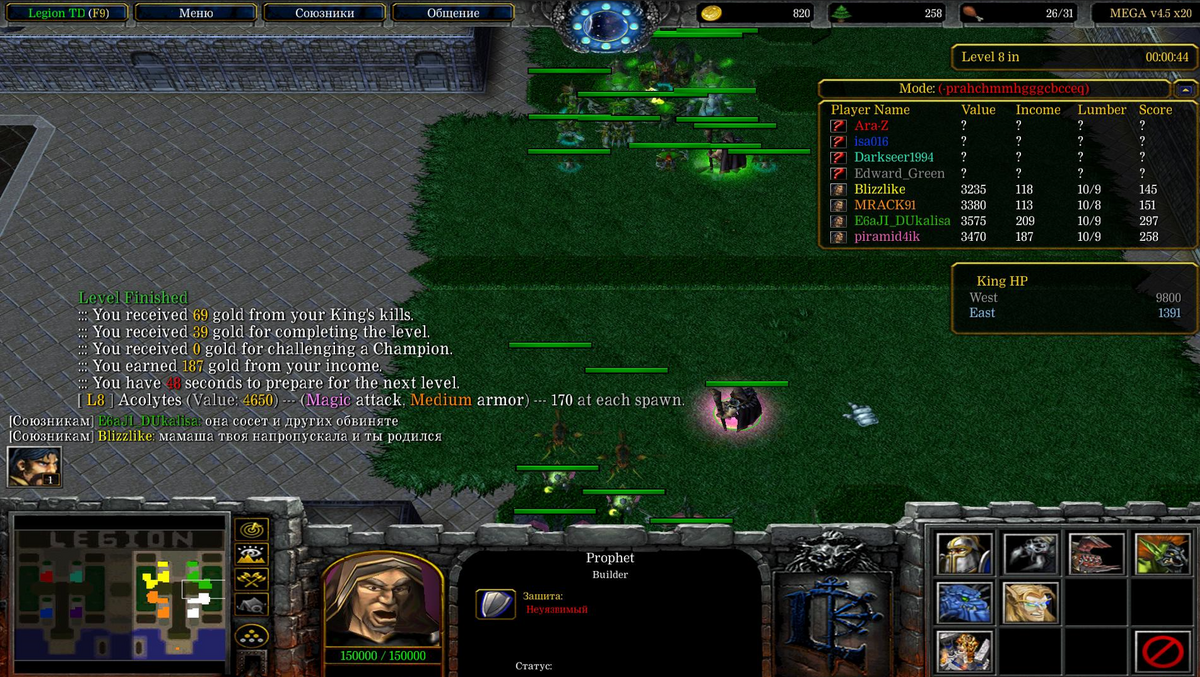The width and height of the screenshot is (1200, 677).
Task: Open the Союзники allies menu
Action: [x=324, y=13]
